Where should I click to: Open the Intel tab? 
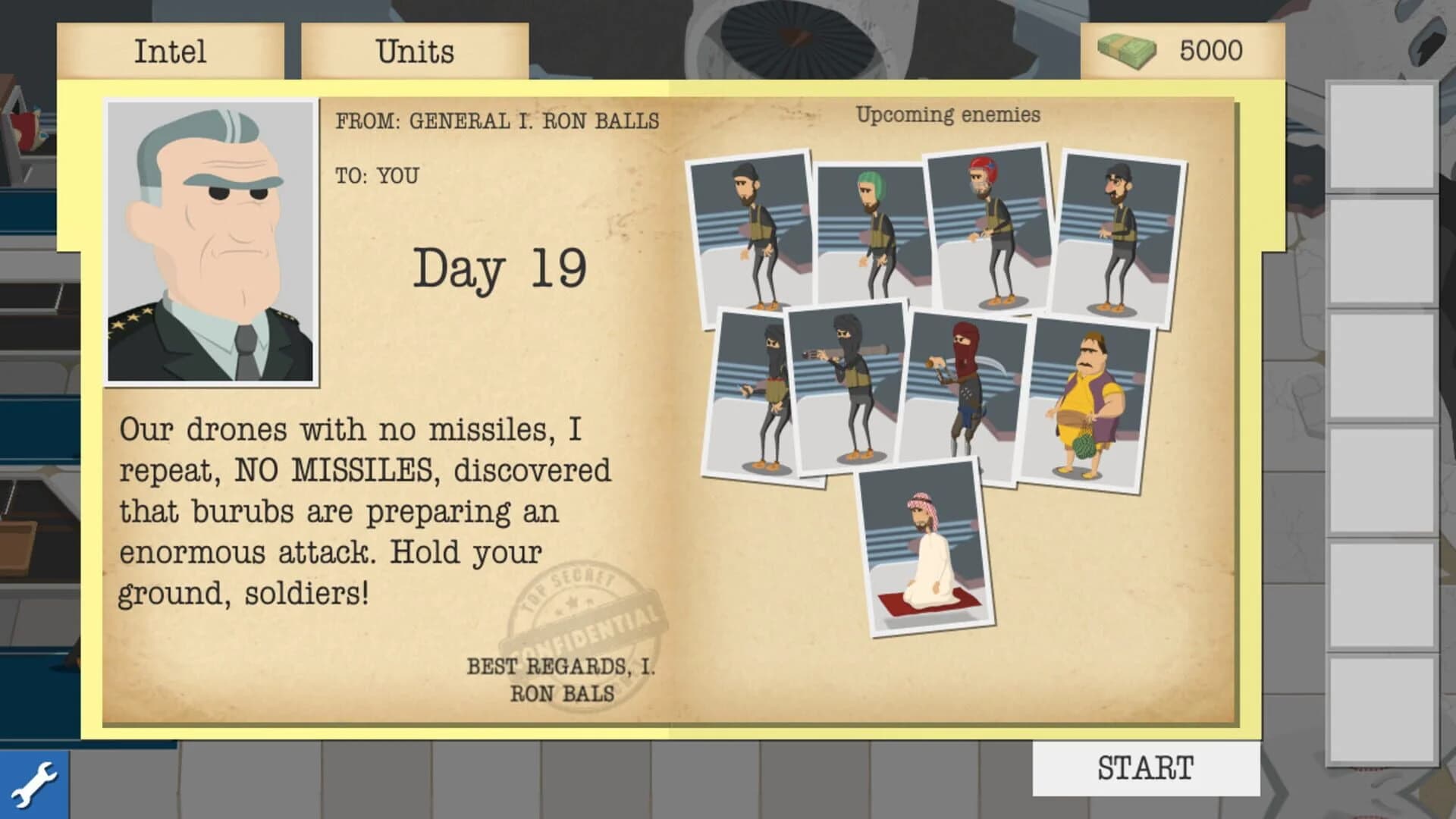click(170, 50)
